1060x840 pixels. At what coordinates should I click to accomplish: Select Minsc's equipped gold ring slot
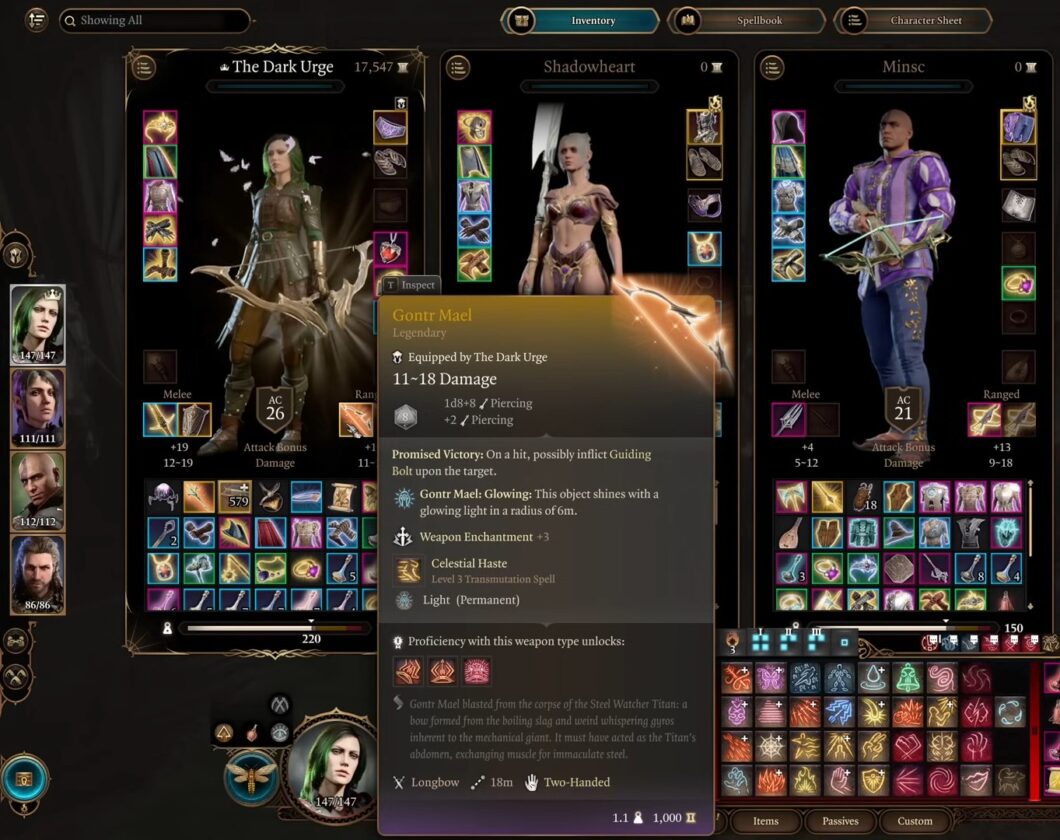pos(1018,284)
